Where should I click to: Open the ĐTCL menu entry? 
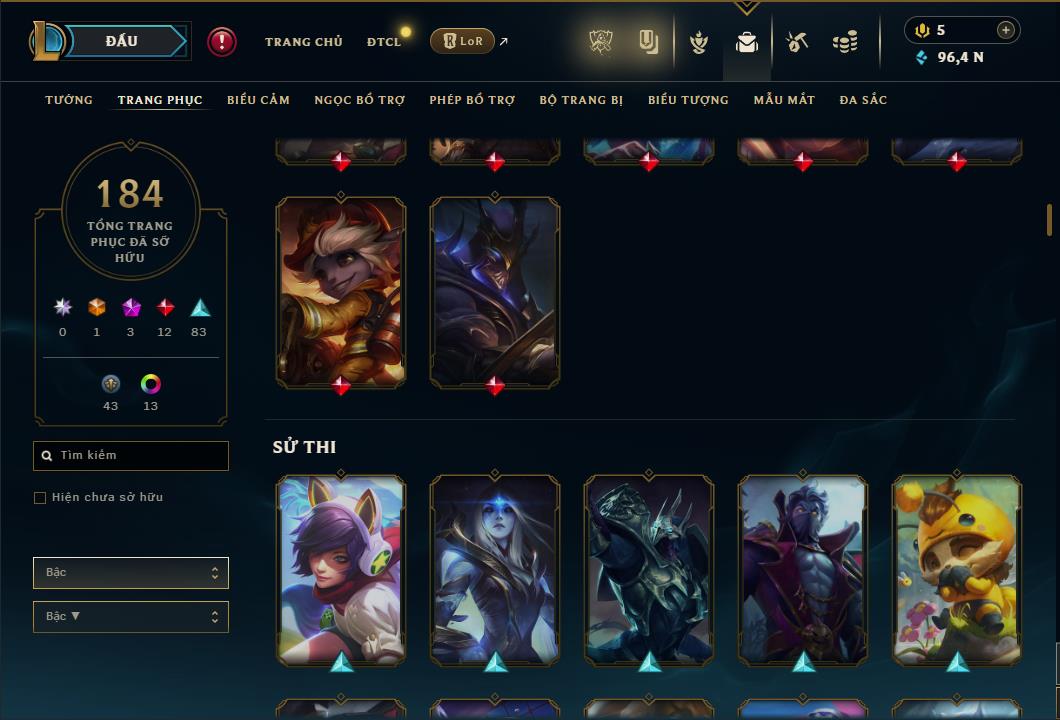click(x=384, y=42)
